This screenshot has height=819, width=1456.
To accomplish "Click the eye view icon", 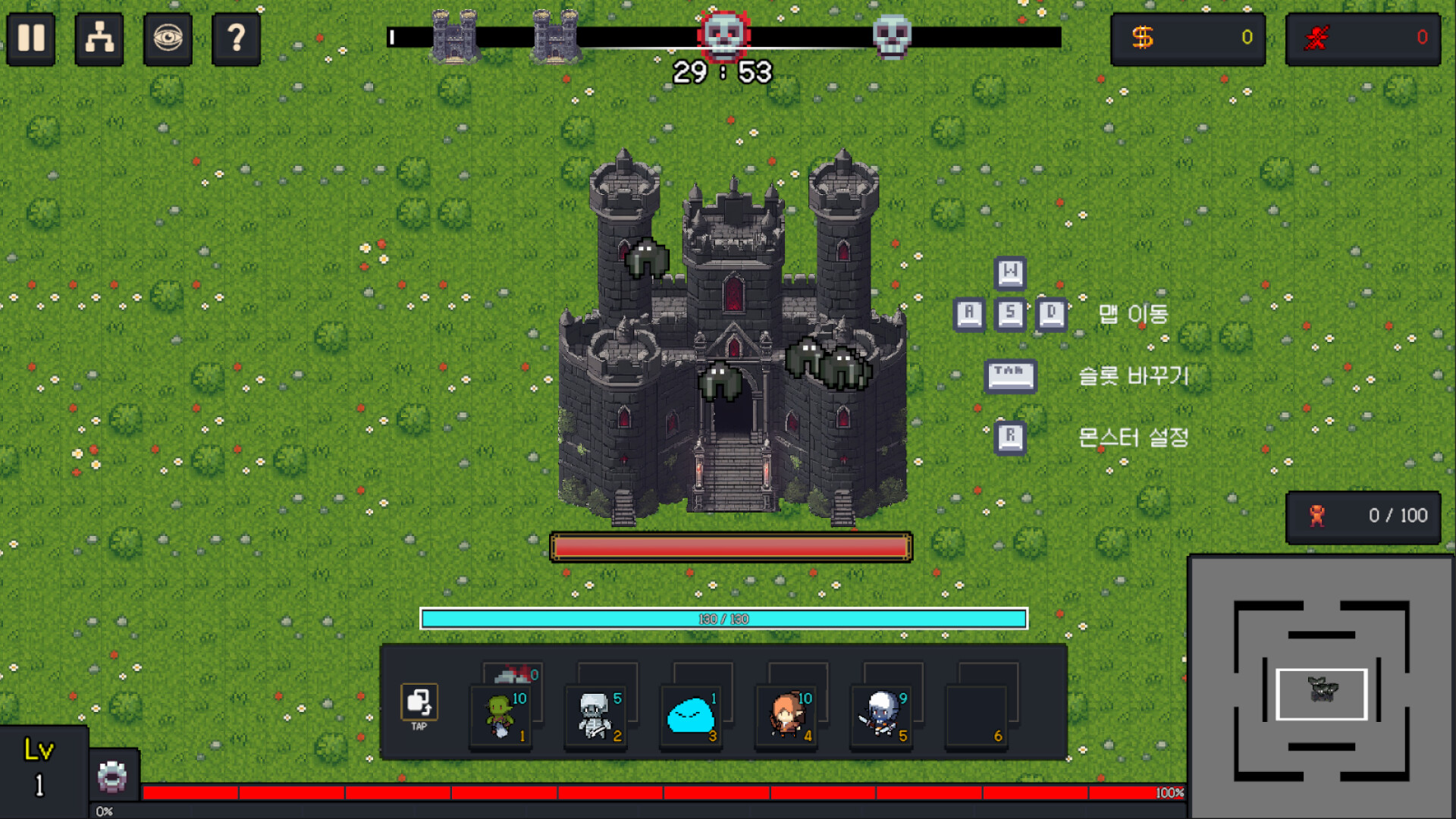I will 167,39.
